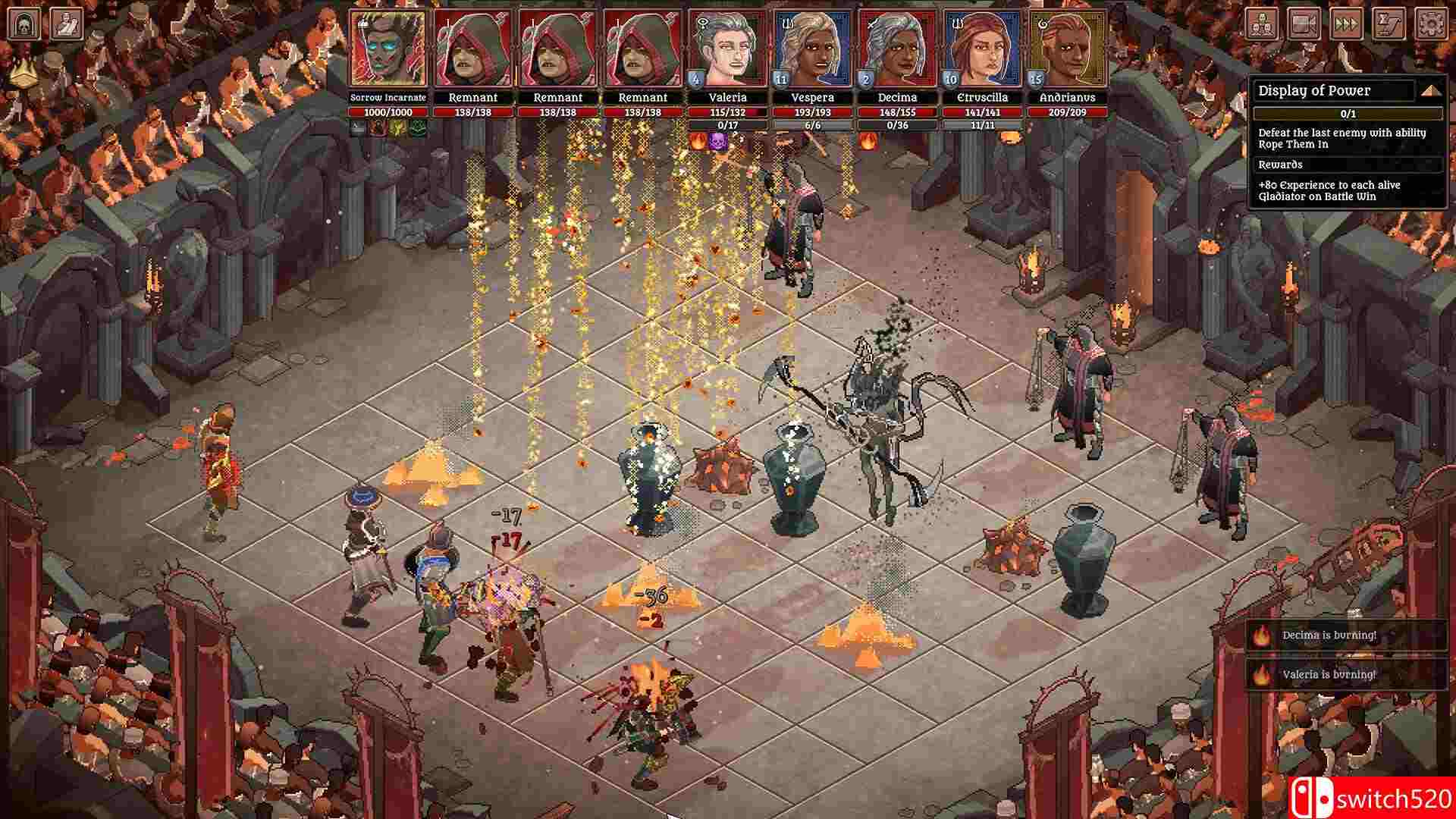1456x819 pixels.
Task: Click the statue icon next to the skull
Action: point(67,23)
